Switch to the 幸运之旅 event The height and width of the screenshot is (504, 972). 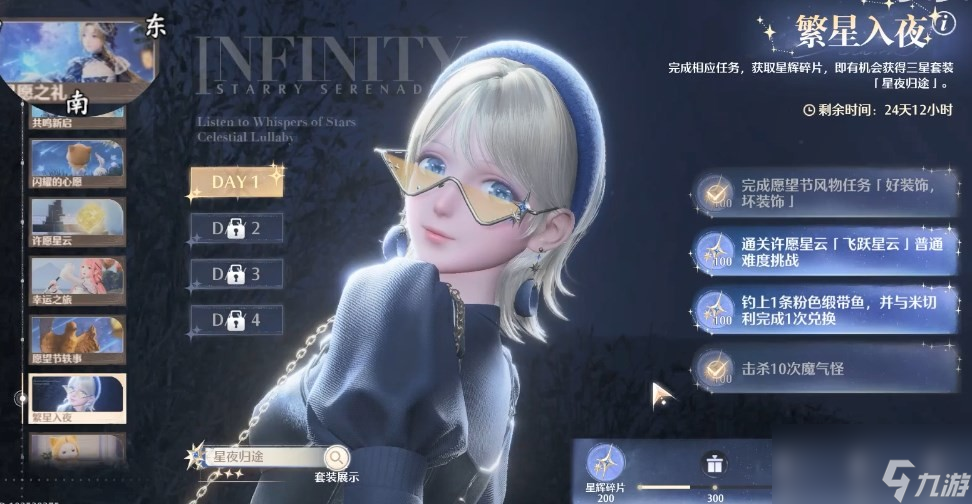(77, 281)
